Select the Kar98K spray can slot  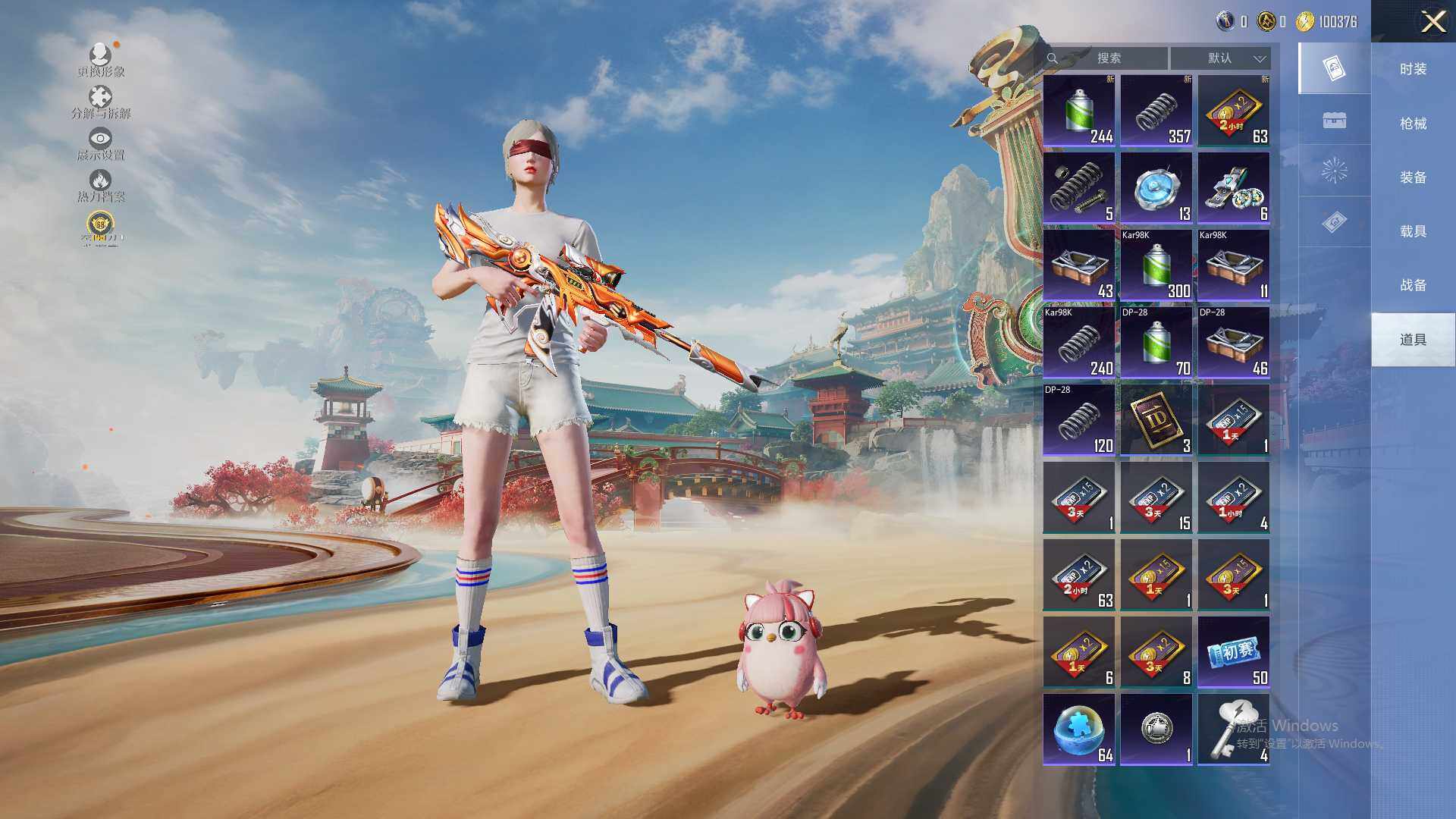(x=1156, y=265)
